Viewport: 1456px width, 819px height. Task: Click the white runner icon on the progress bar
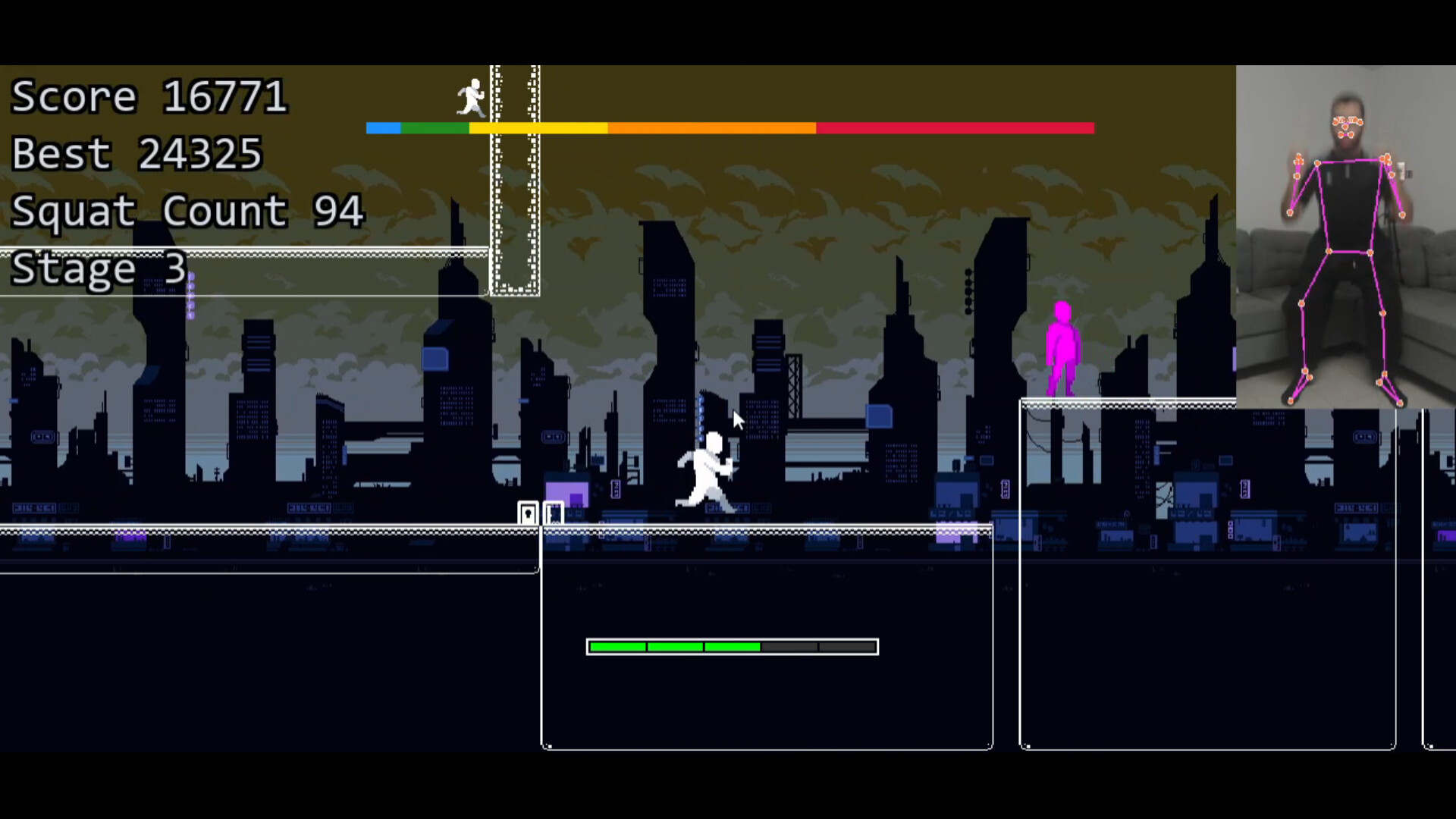pos(472,99)
